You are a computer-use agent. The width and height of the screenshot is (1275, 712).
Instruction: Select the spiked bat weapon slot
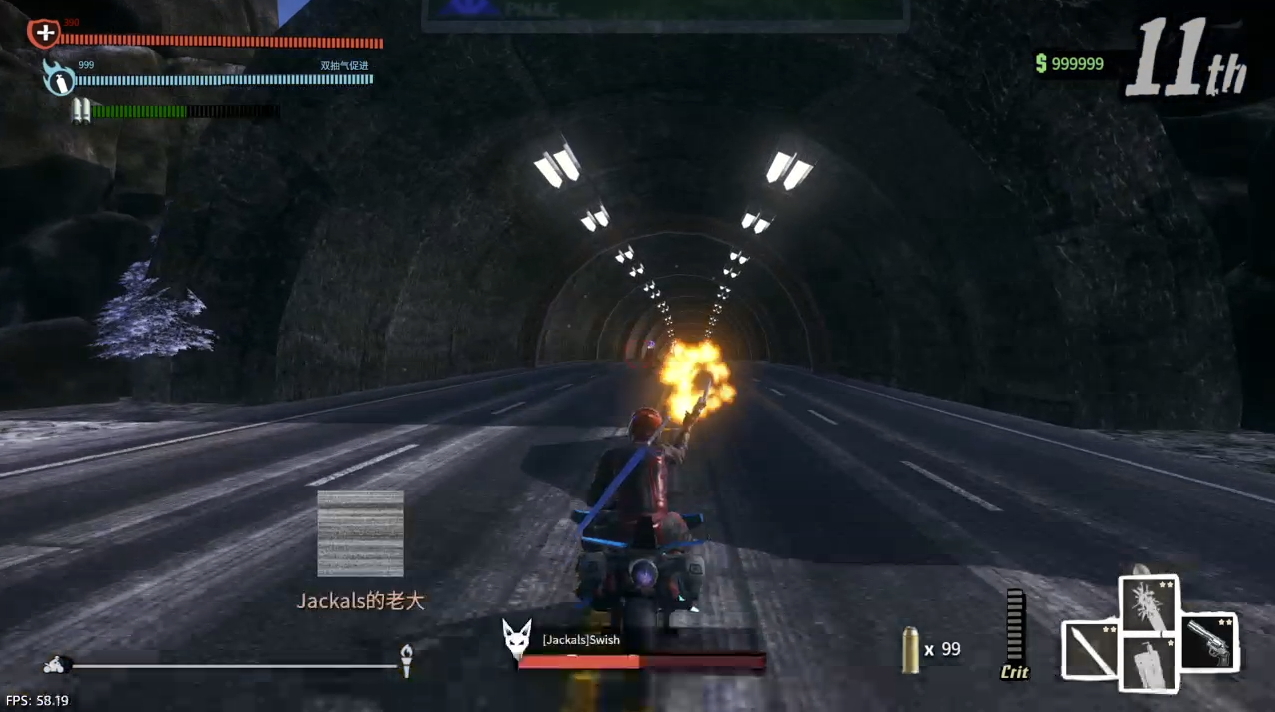pos(1149,604)
